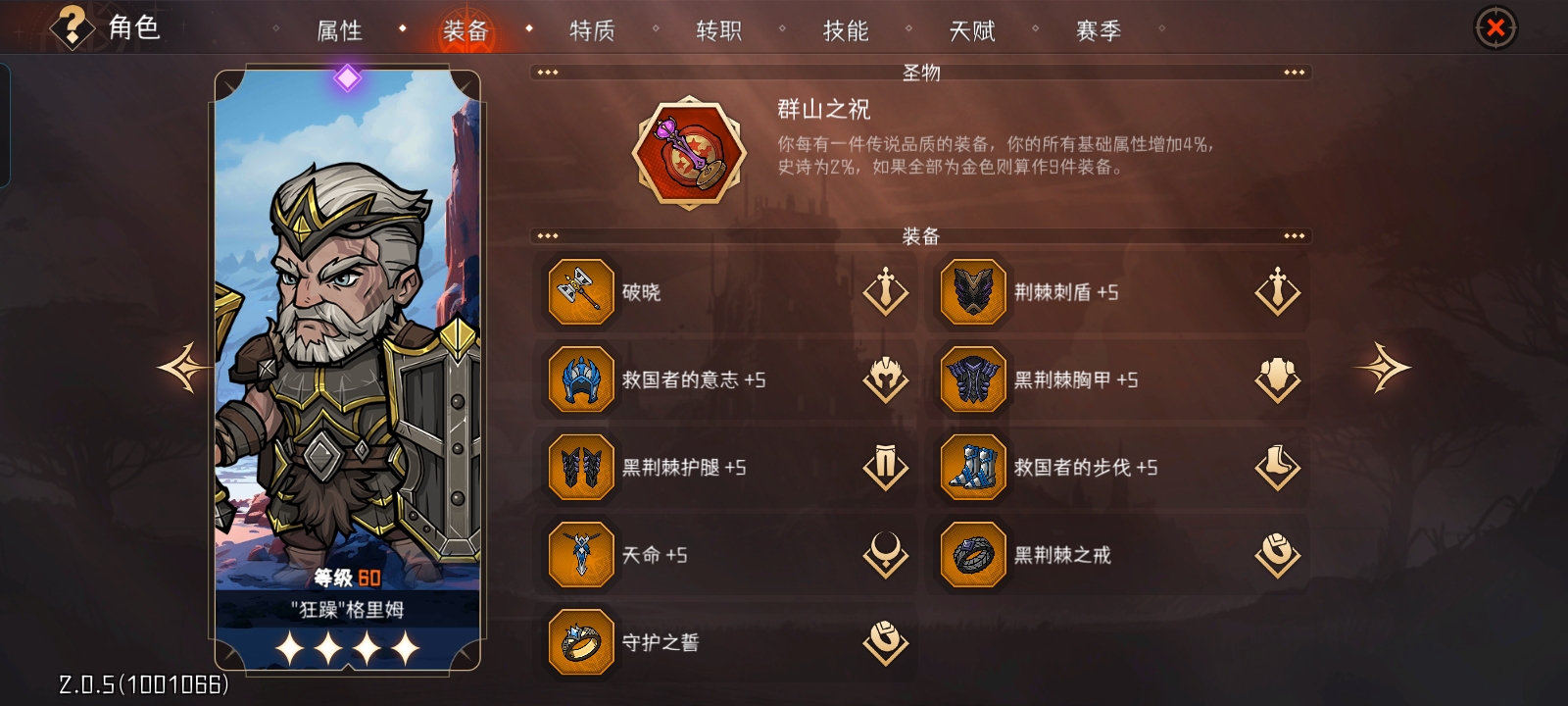Click the weapon slot type indicator
The image size is (1568, 706).
(885, 291)
